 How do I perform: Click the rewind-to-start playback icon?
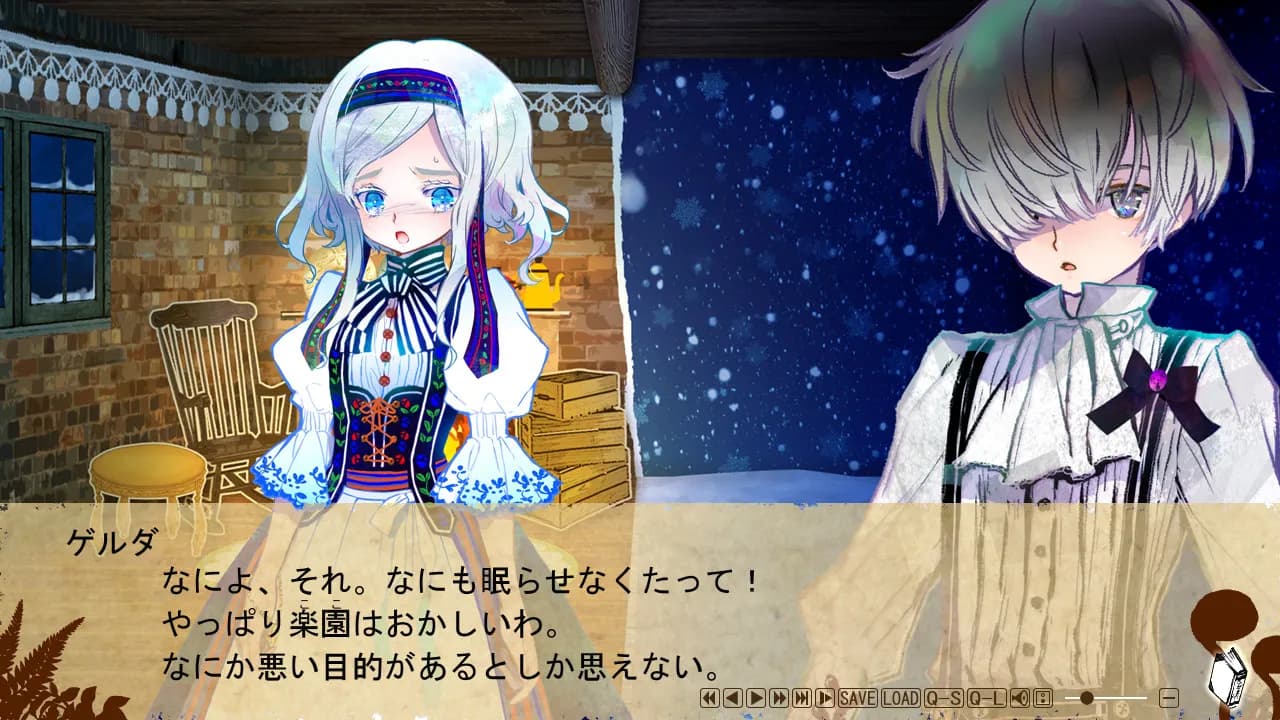pyautogui.click(x=707, y=701)
